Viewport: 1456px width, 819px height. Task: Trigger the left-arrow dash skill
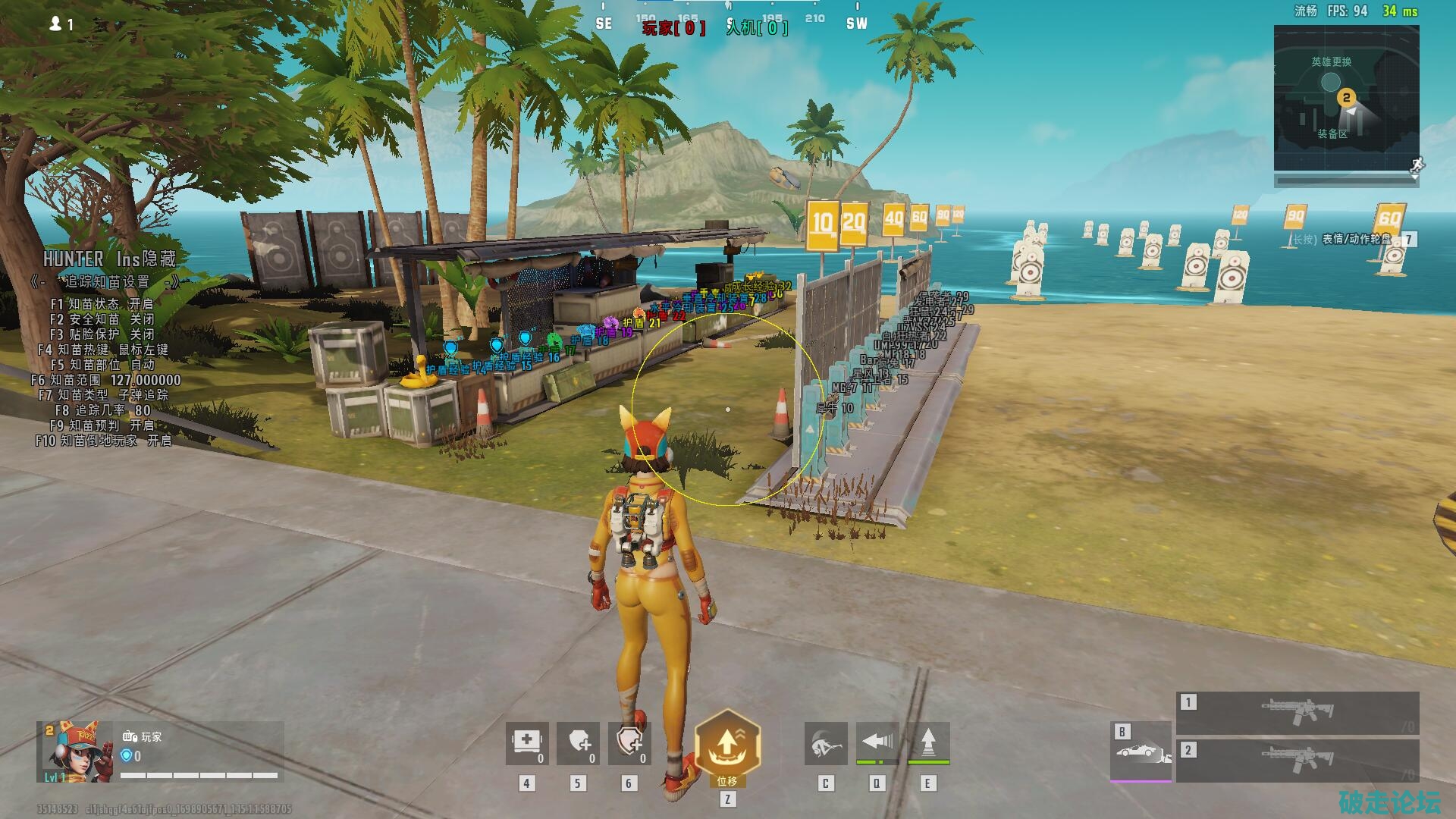tap(877, 743)
